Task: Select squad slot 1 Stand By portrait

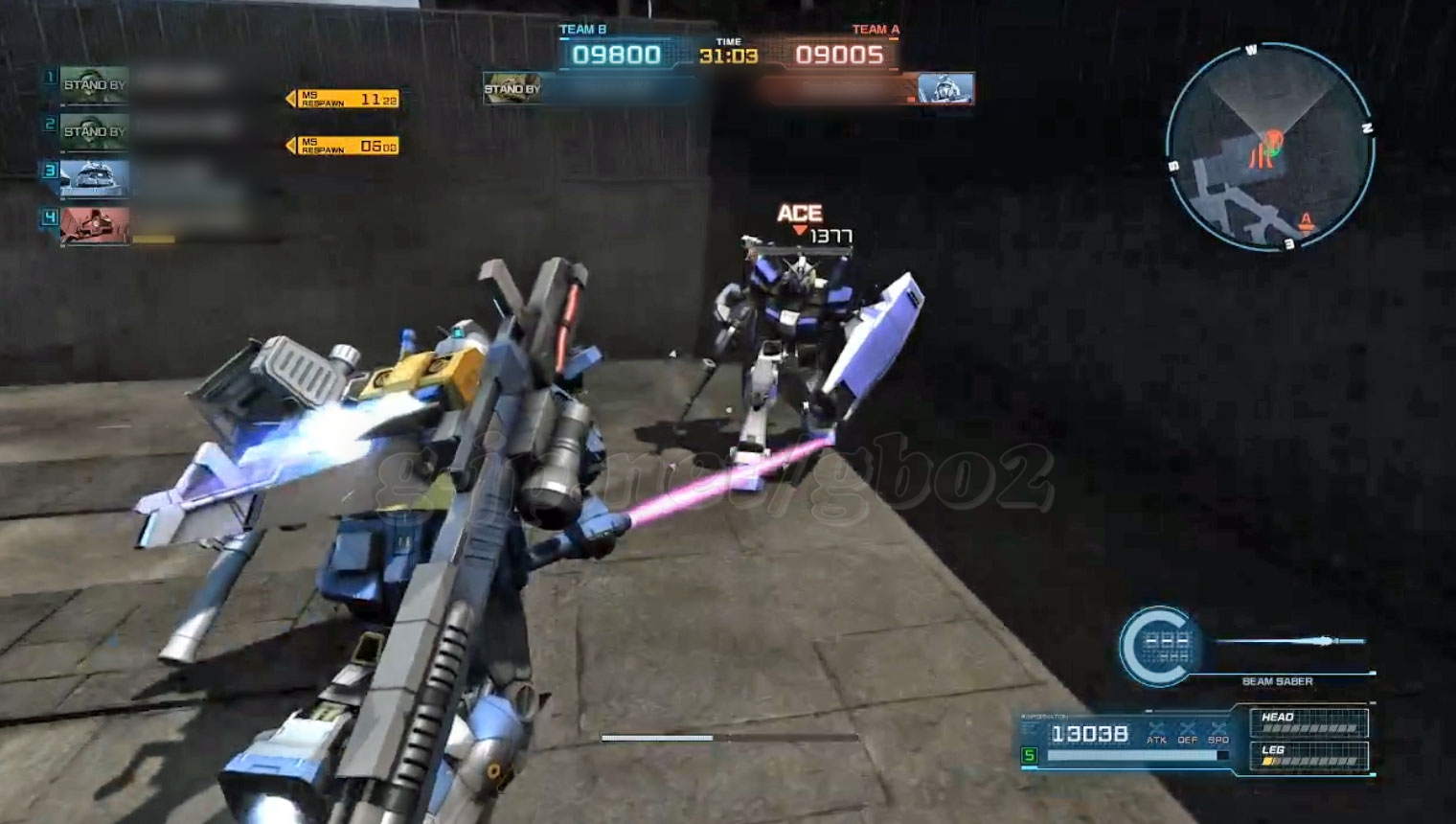Action: (94, 84)
